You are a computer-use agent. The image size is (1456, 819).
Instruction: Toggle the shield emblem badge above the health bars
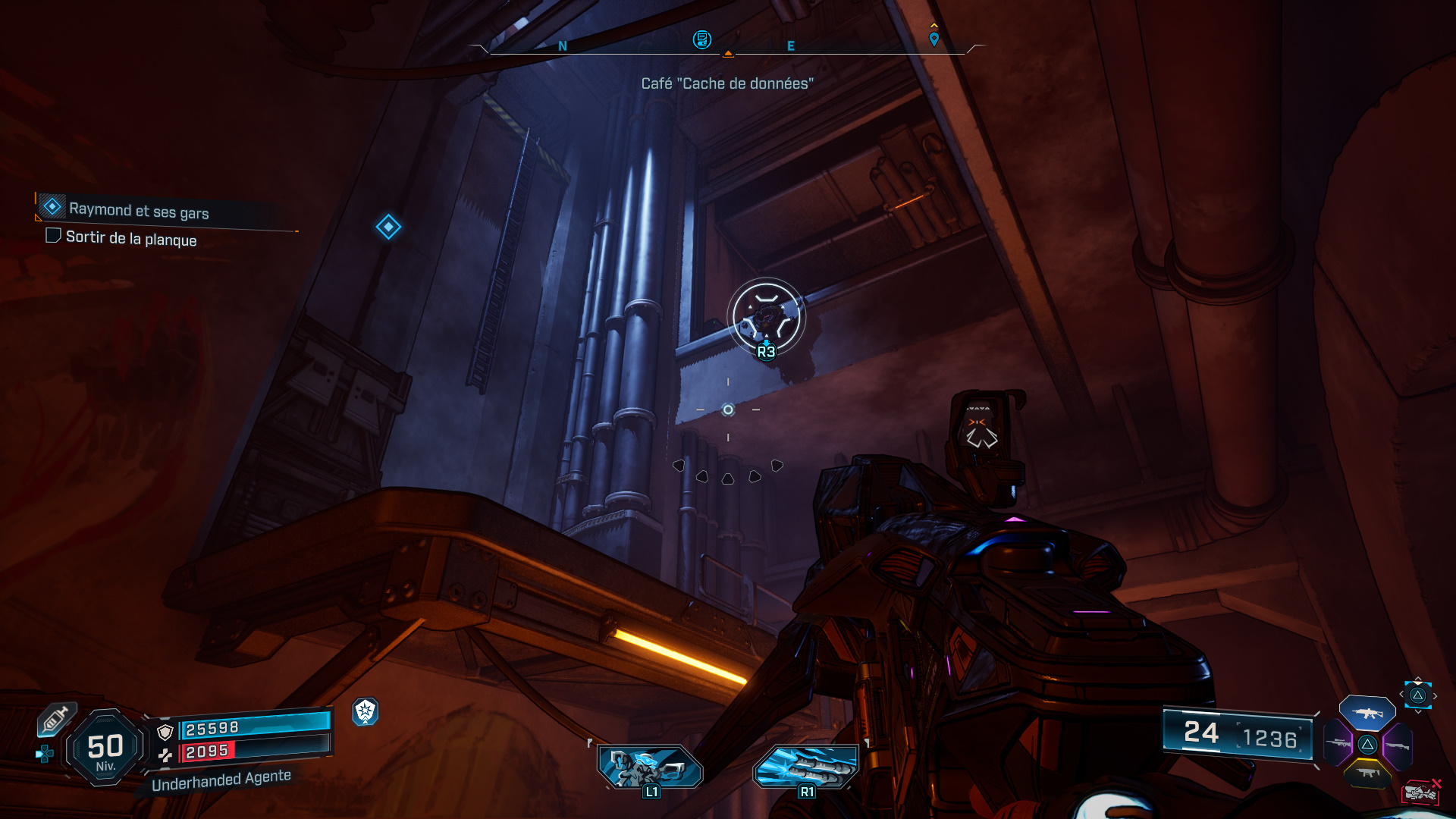click(366, 714)
